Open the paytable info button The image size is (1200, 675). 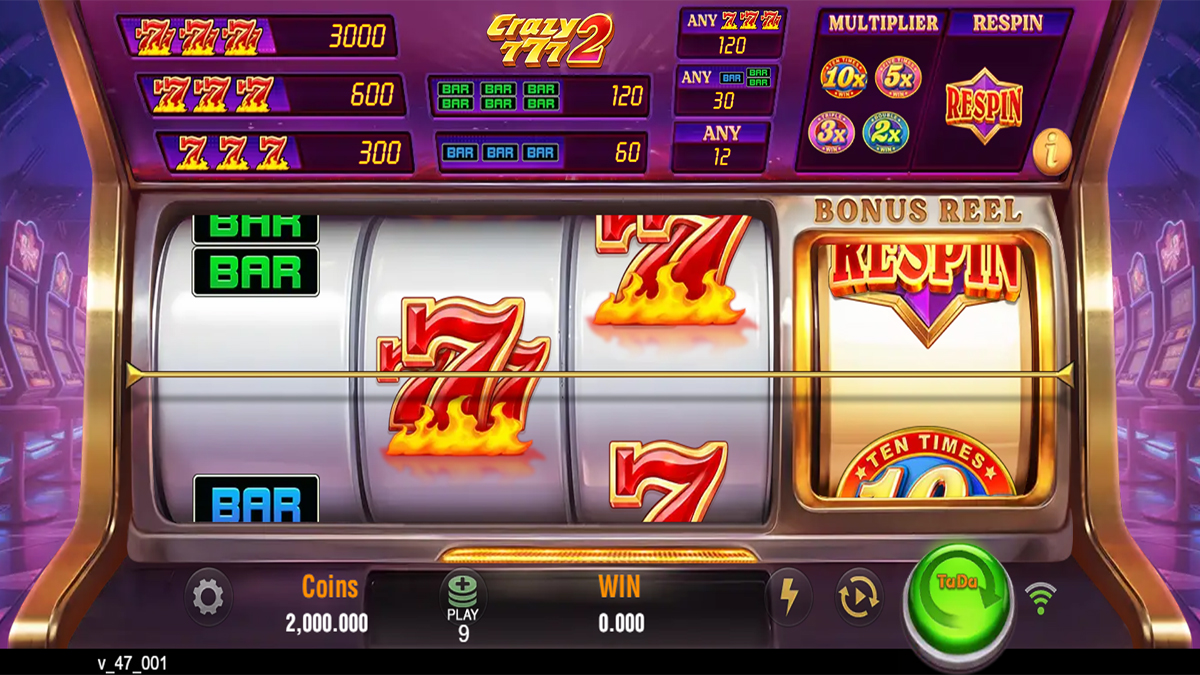(x=1051, y=152)
